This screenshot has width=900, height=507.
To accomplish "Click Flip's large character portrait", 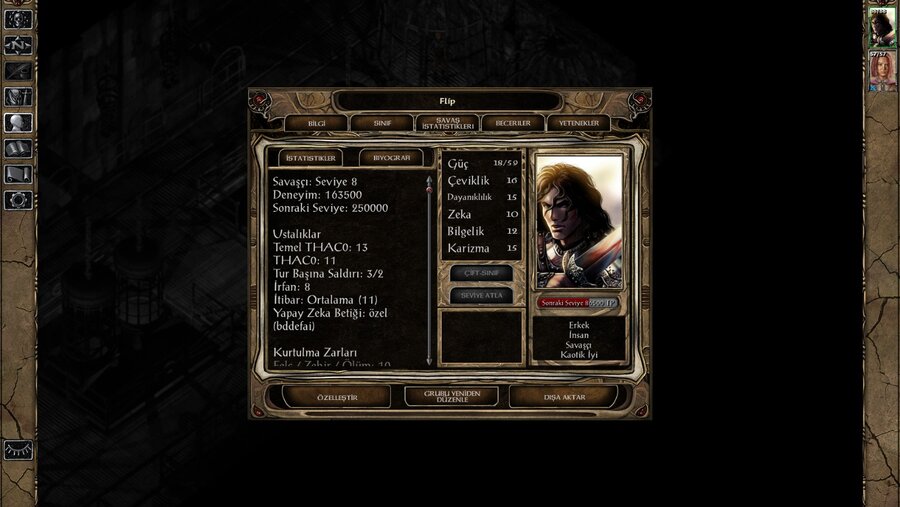I will click(579, 221).
